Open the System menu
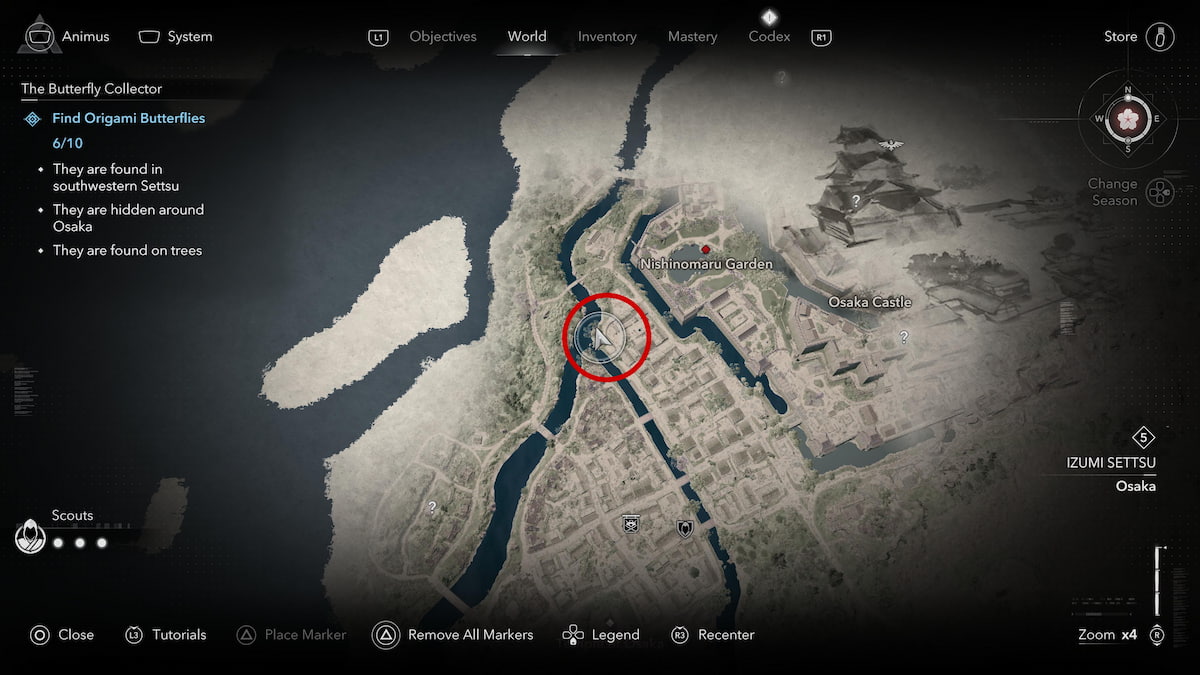The image size is (1200, 675). (176, 37)
